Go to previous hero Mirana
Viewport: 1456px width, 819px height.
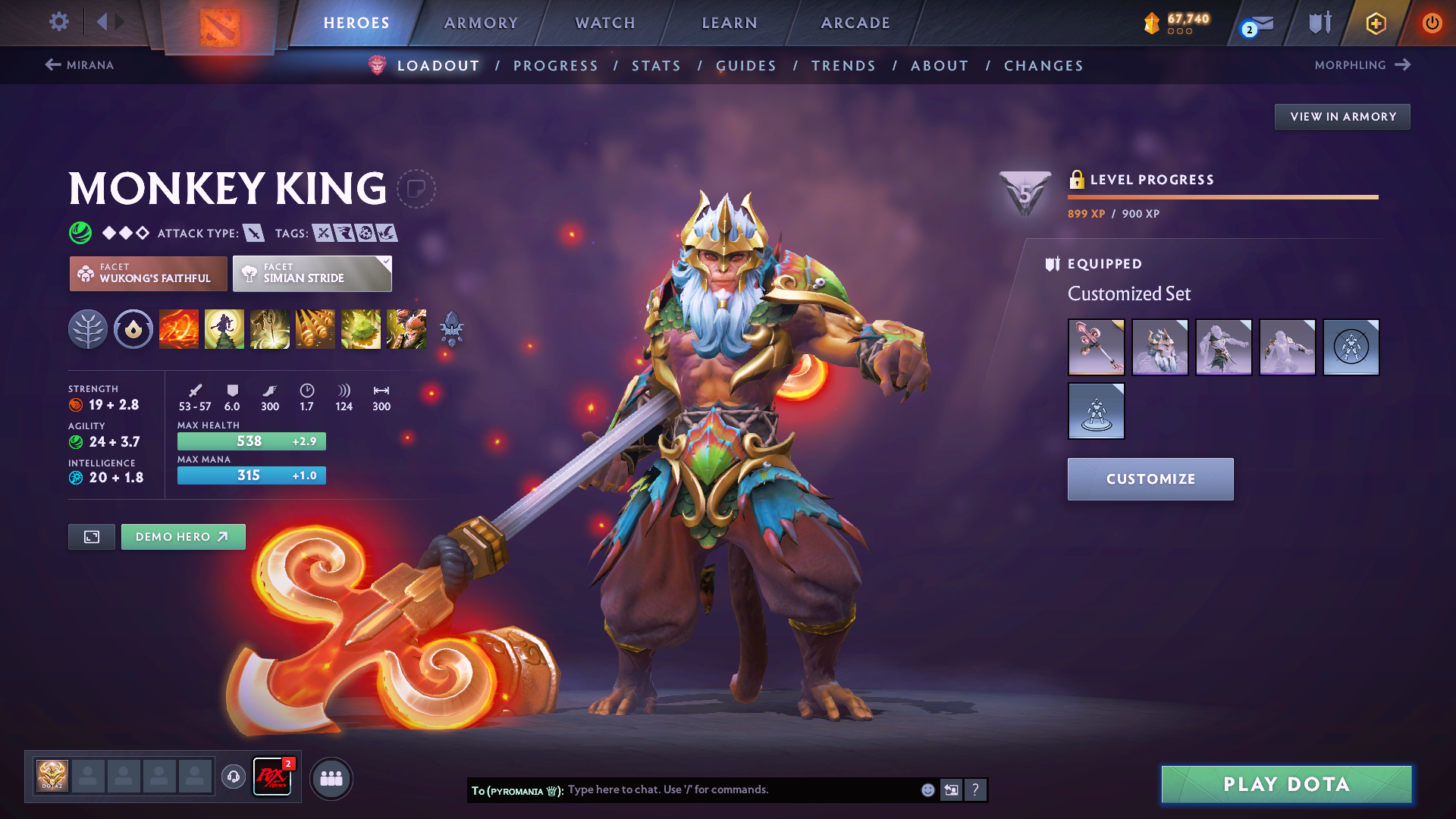pyautogui.click(x=80, y=65)
